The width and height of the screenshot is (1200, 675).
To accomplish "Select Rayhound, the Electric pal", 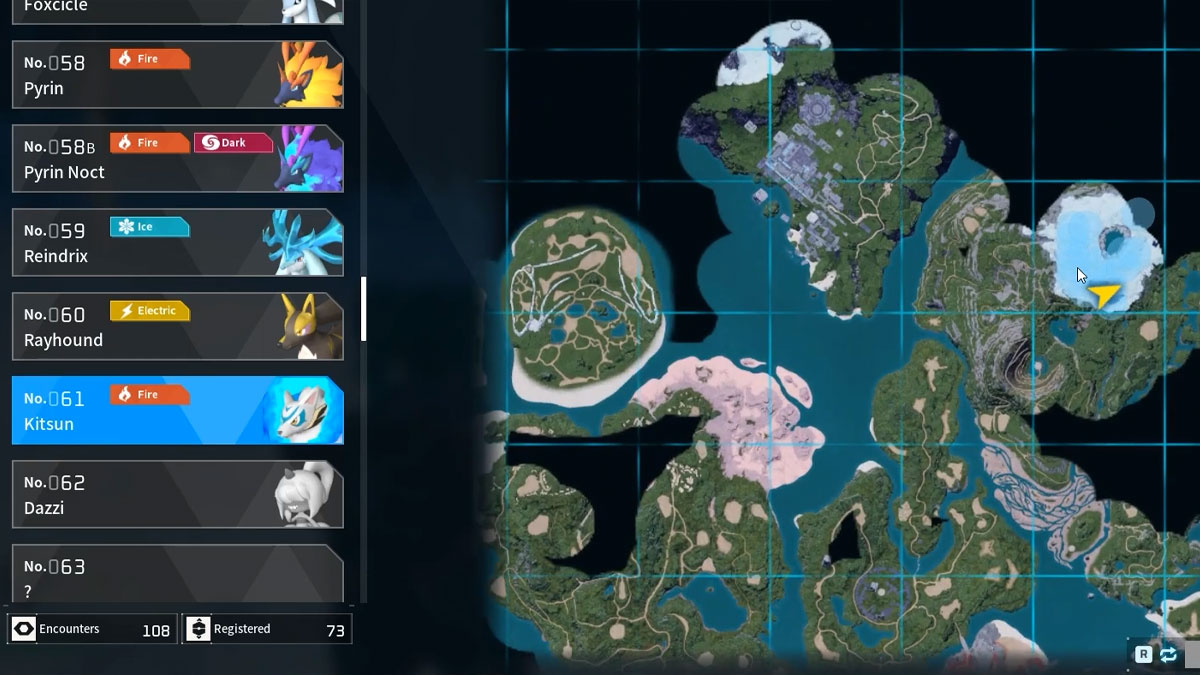I will coord(177,327).
